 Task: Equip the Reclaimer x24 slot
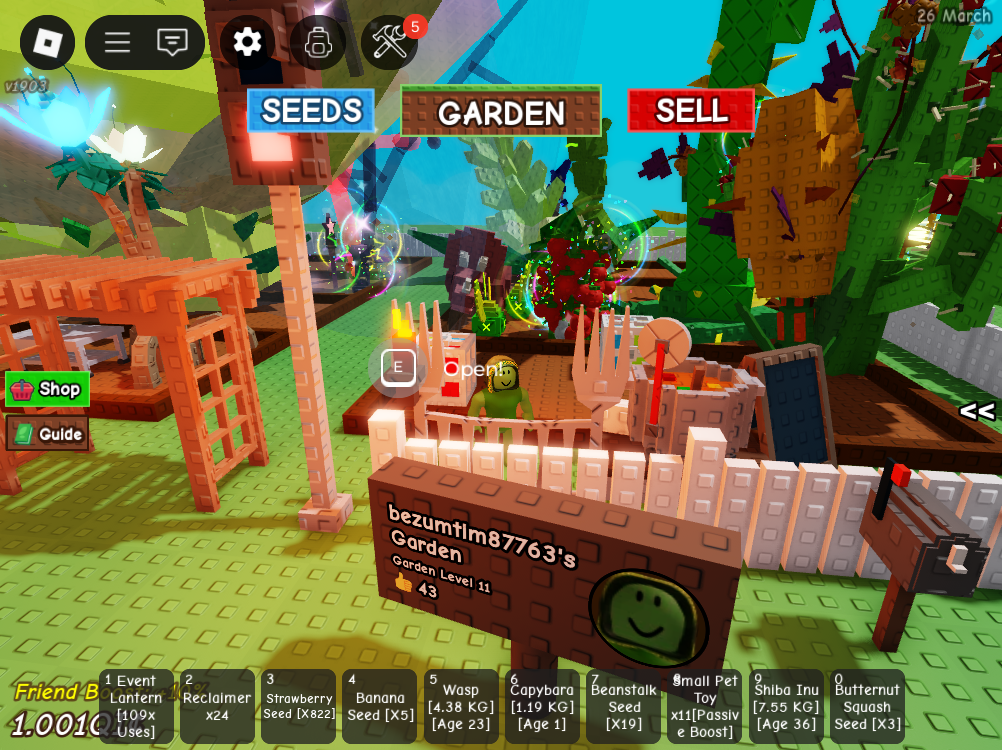click(217, 706)
